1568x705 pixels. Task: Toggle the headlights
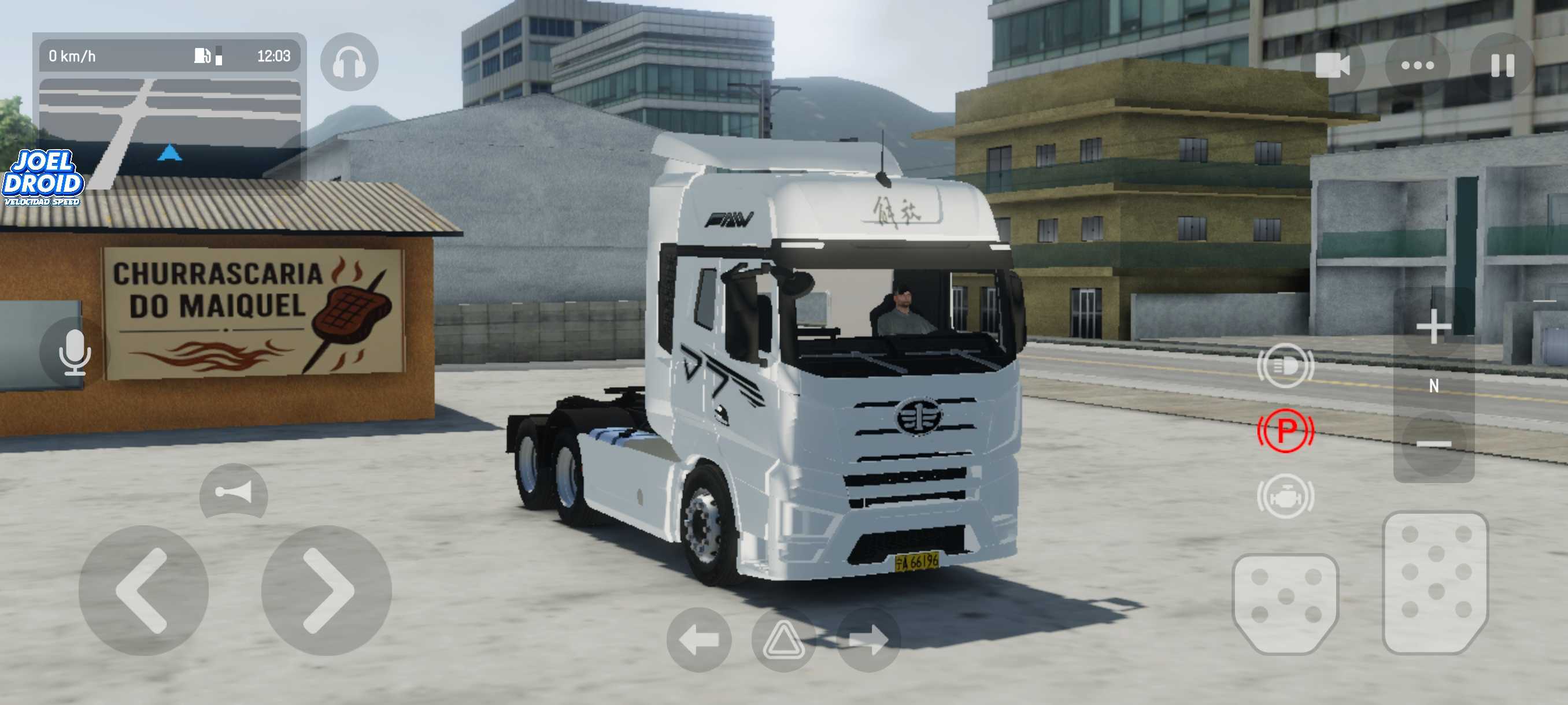click(1285, 366)
